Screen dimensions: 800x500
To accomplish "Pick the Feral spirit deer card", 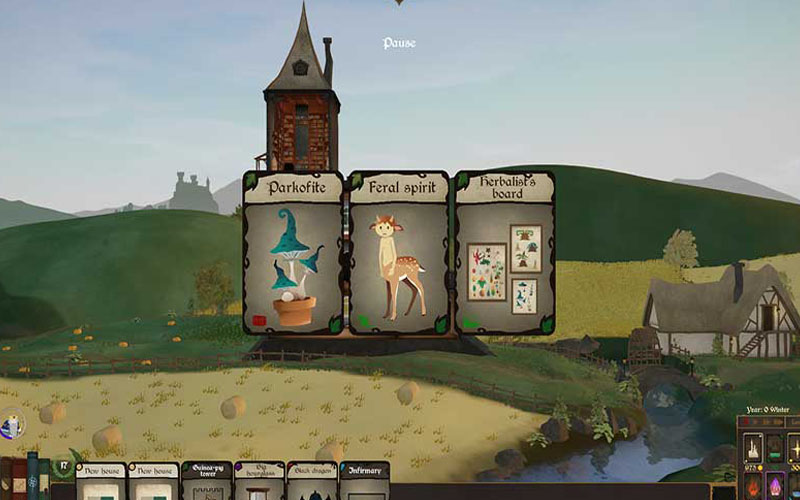I will (399, 255).
